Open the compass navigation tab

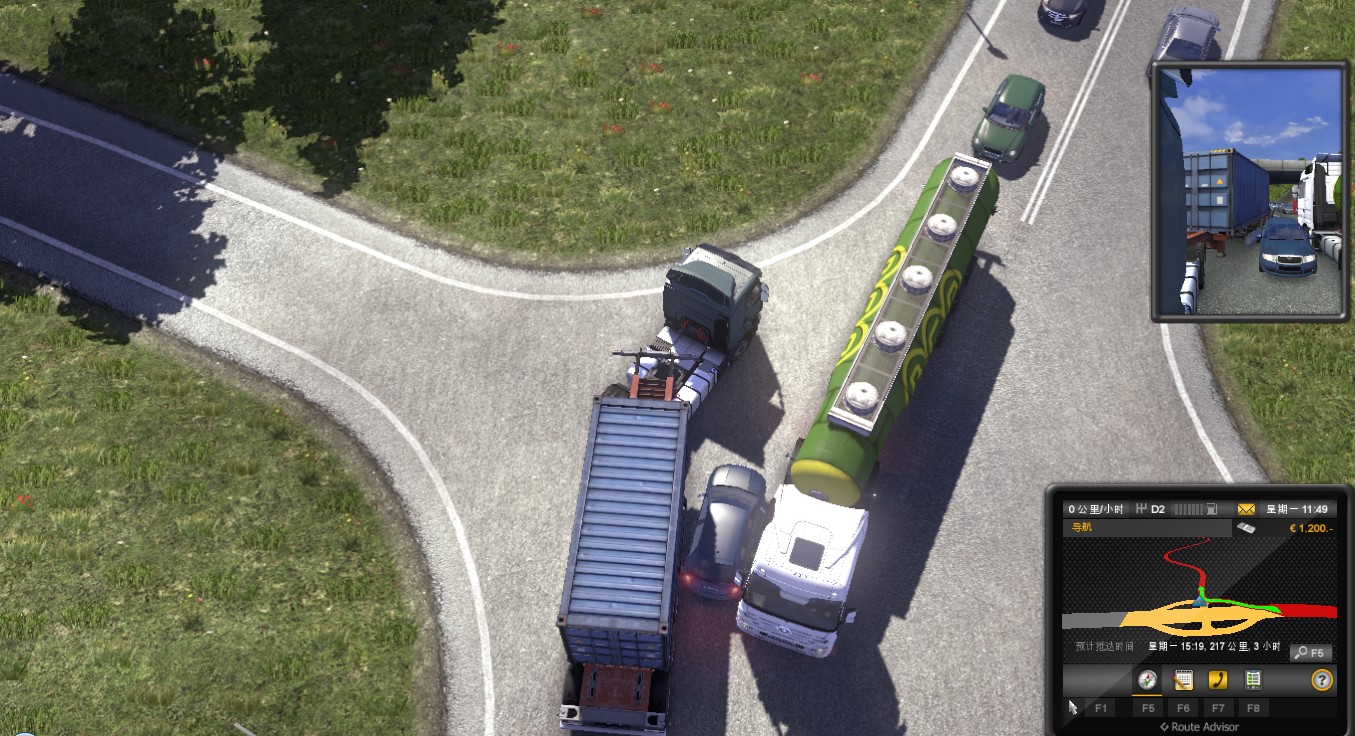click(x=1147, y=680)
